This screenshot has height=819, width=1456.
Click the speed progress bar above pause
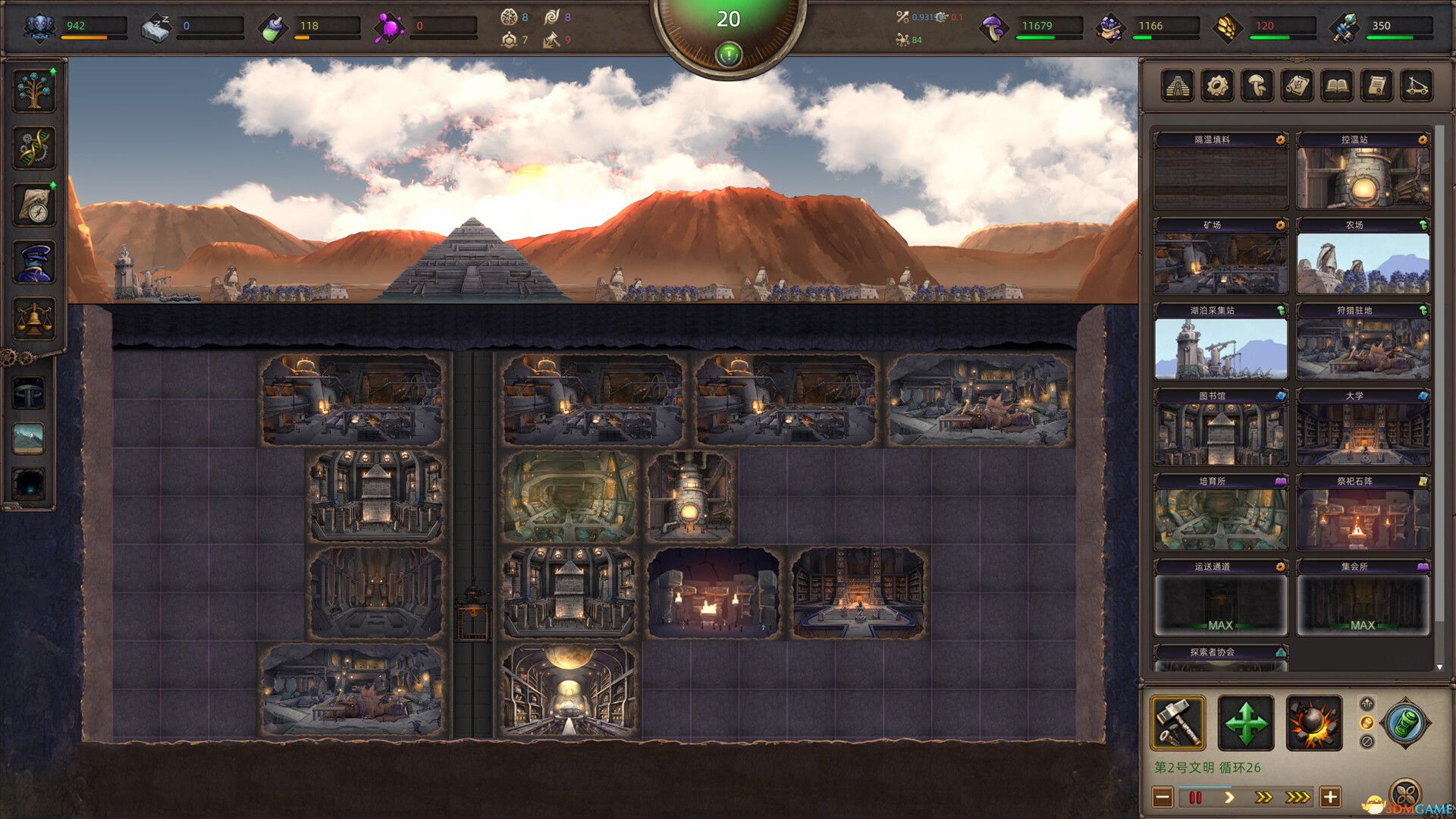pyautogui.click(x=1203, y=787)
